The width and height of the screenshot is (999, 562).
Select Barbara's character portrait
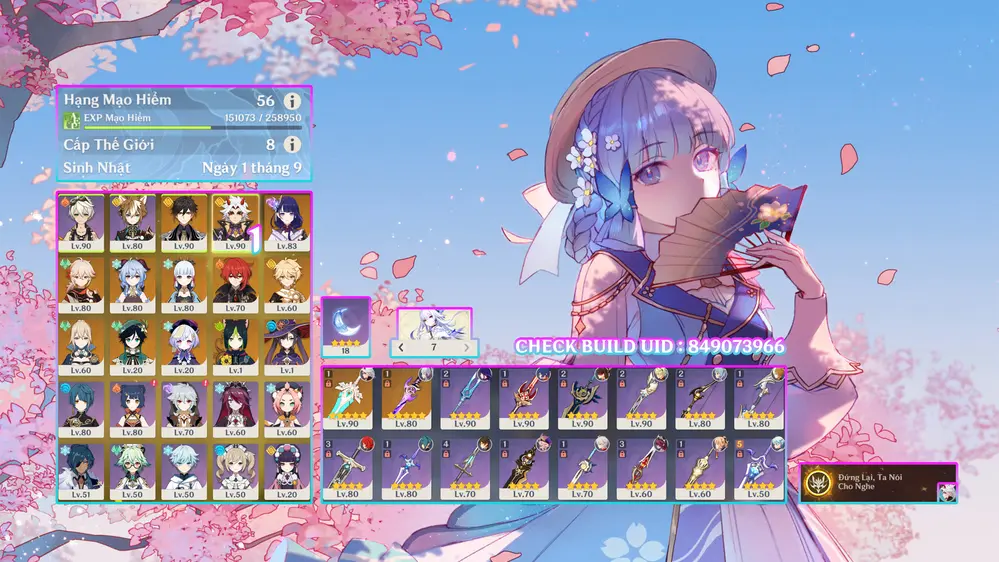(236, 470)
